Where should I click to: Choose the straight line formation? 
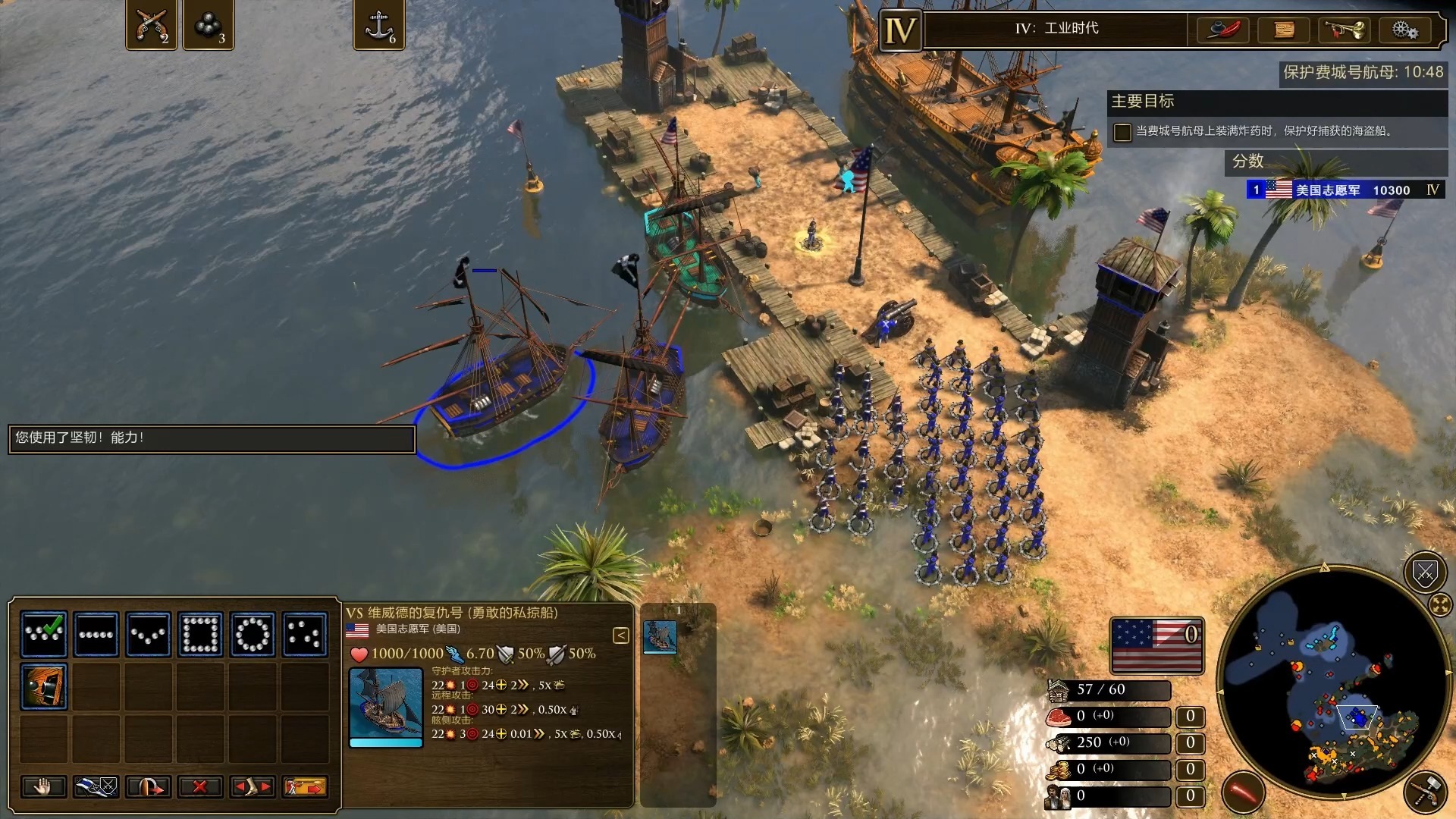tap(96, 633)
